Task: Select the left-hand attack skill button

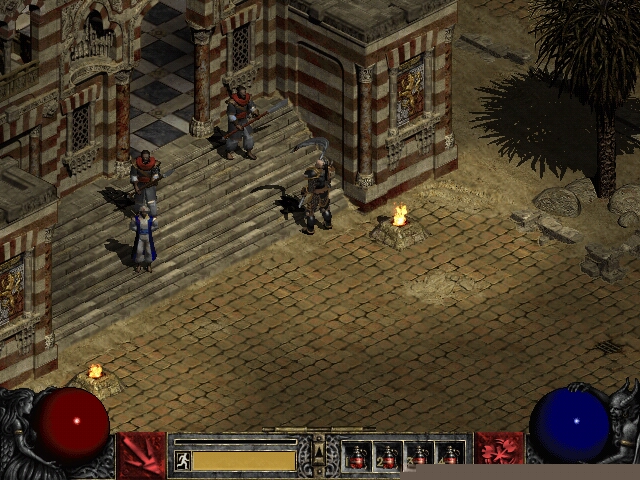Action: tap(141, 455)
